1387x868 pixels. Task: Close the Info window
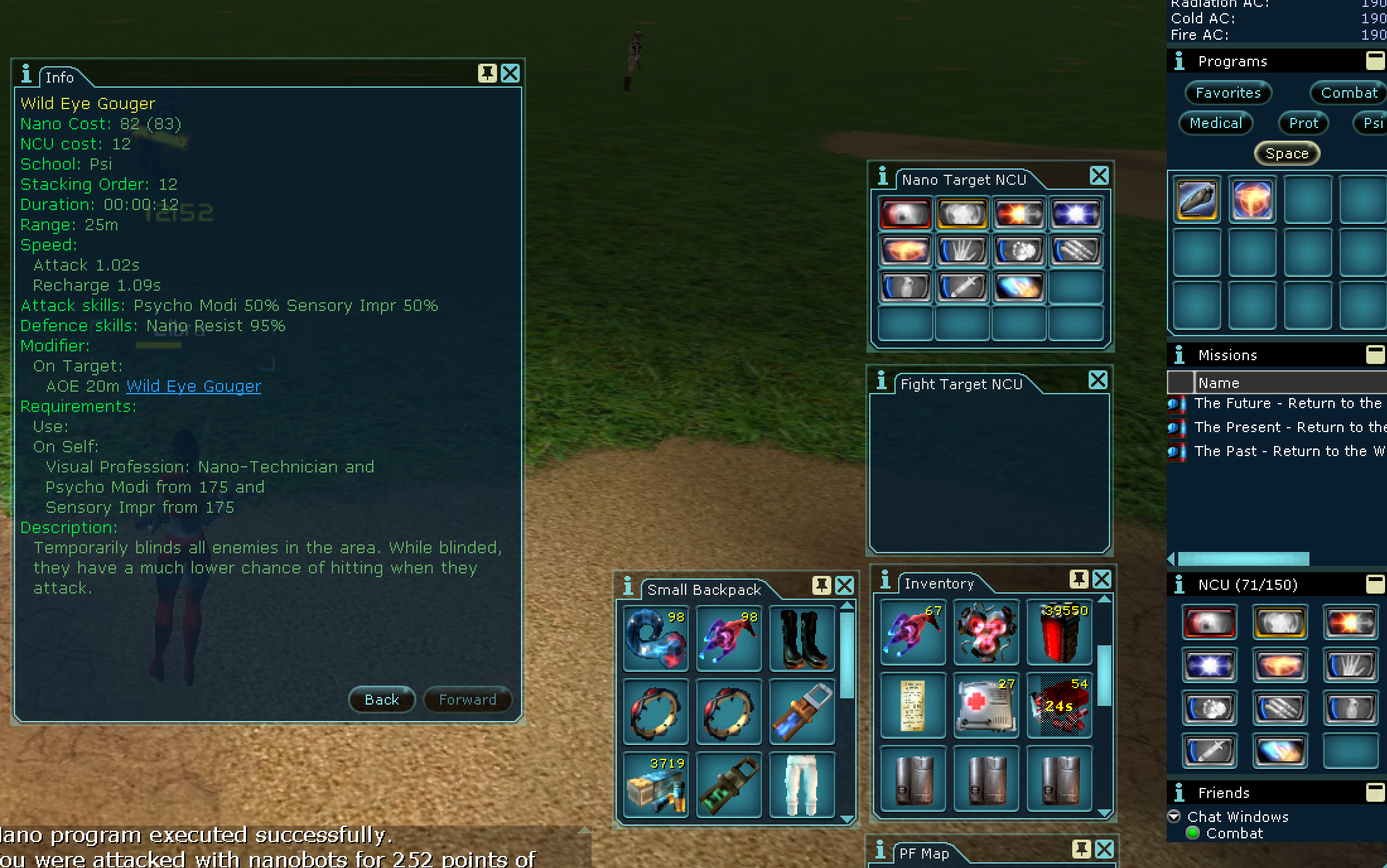pos(510,74)
